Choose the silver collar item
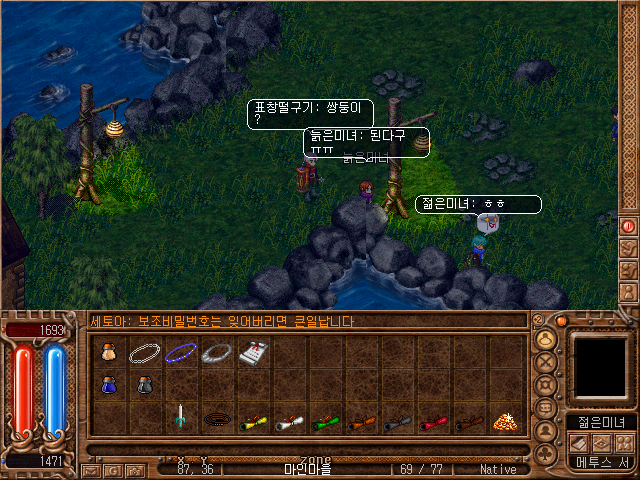Screen dimensions: 640x480 pos(215,353)
